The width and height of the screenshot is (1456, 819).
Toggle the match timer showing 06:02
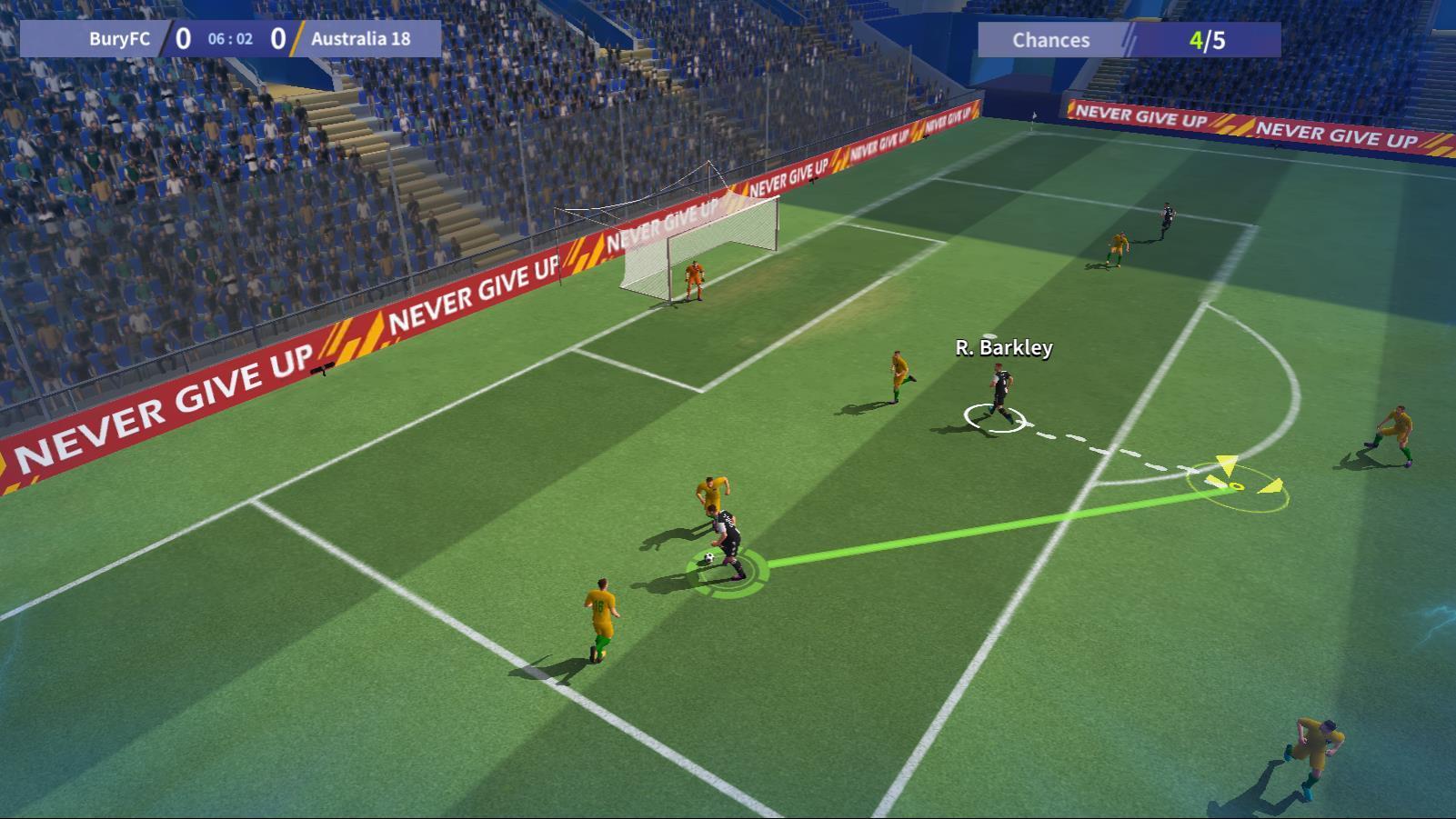229,39
